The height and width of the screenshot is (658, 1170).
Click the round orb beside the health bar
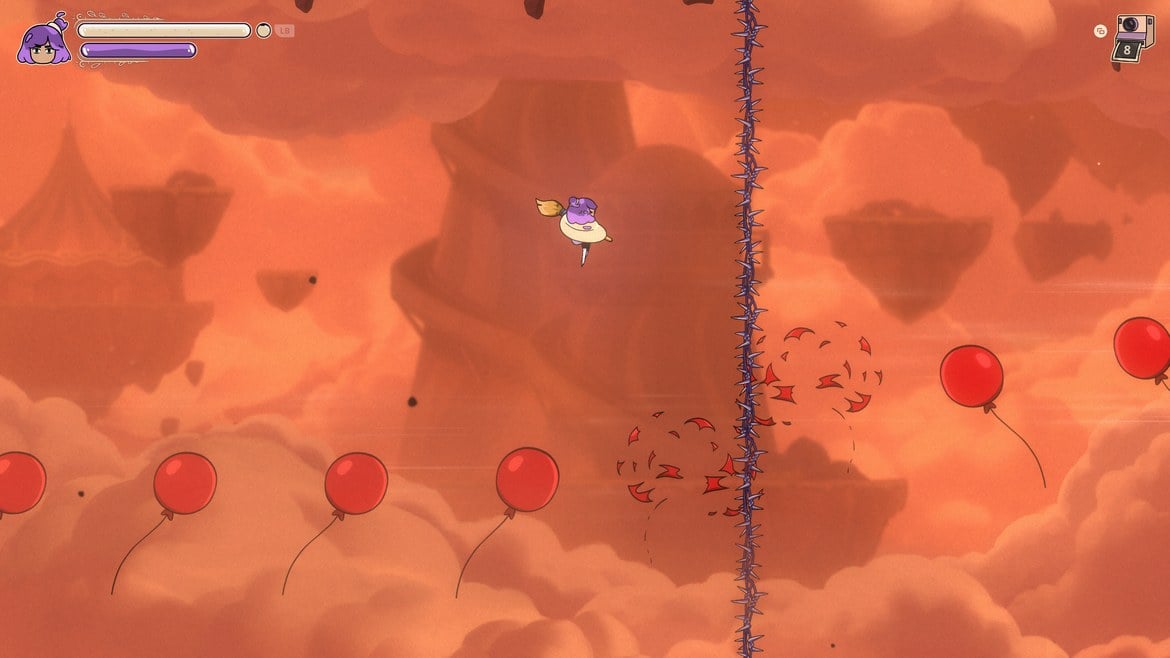point(264,30)
